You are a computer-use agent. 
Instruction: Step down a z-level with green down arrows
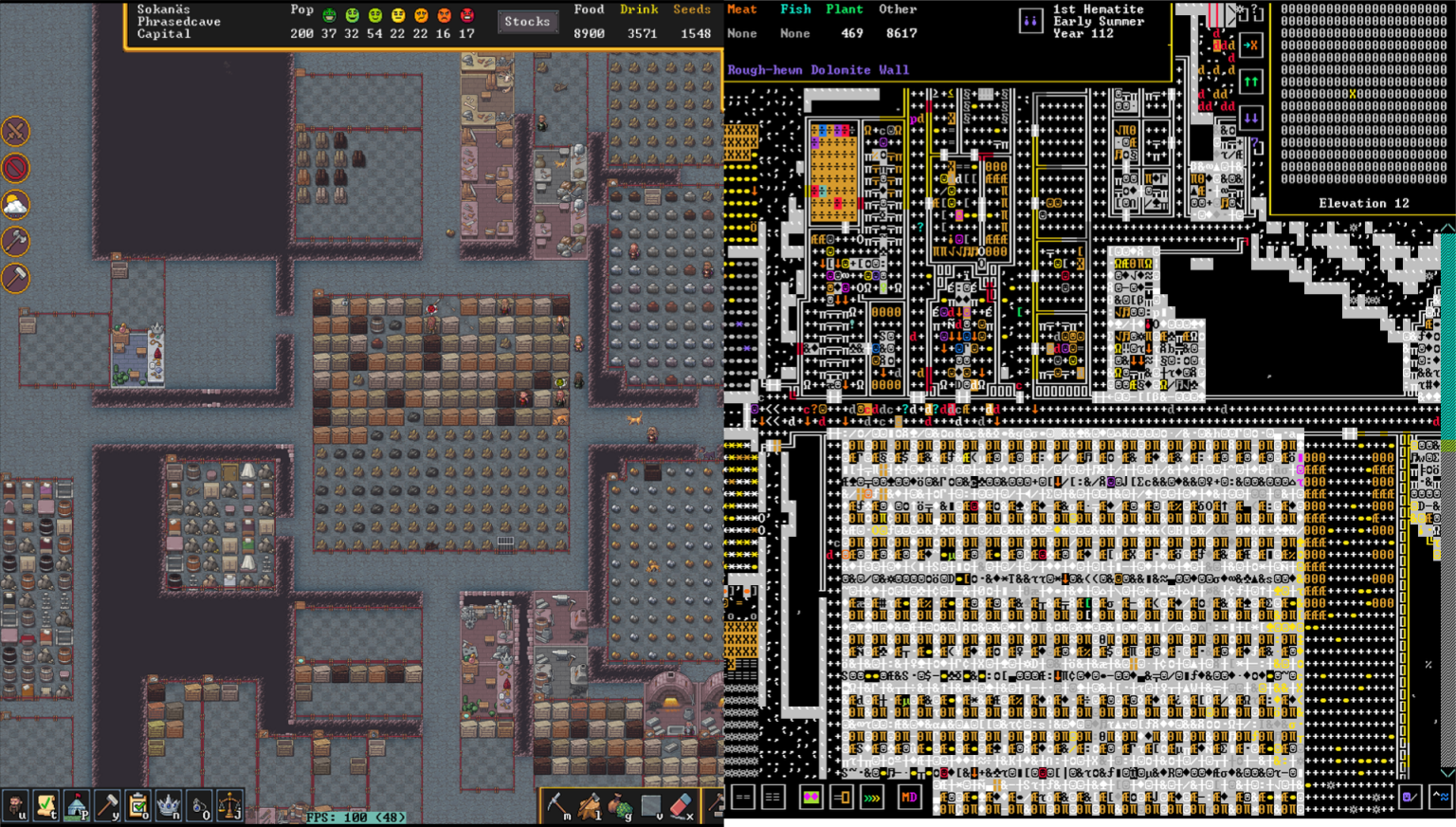[x=1250, y=118]
